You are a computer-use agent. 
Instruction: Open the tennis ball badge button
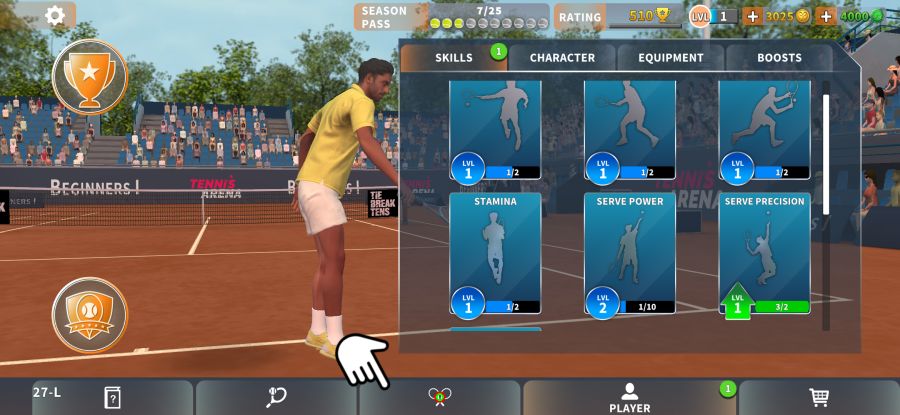point(90,314)
